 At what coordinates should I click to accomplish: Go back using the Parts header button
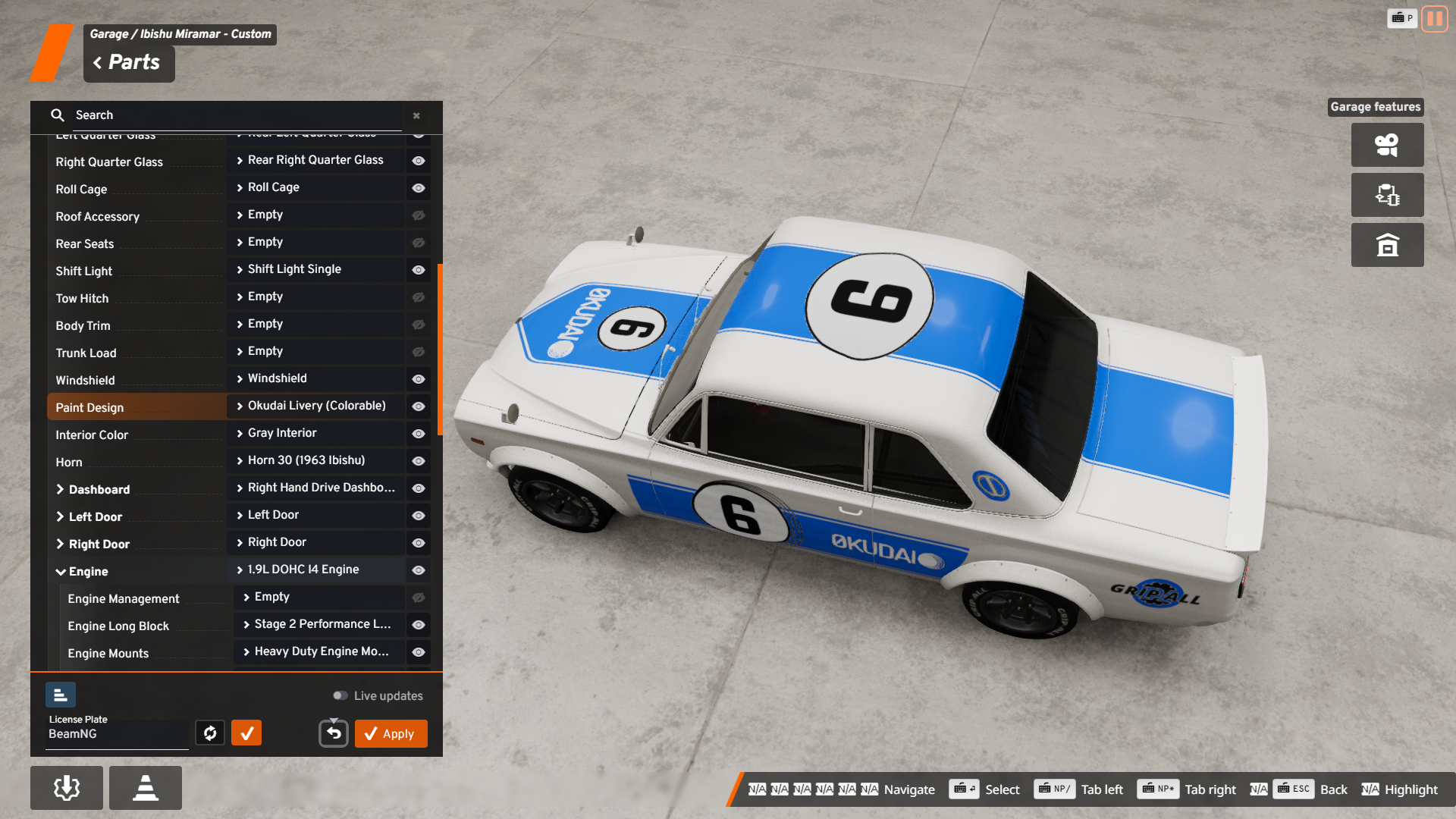tap(127, 63)
